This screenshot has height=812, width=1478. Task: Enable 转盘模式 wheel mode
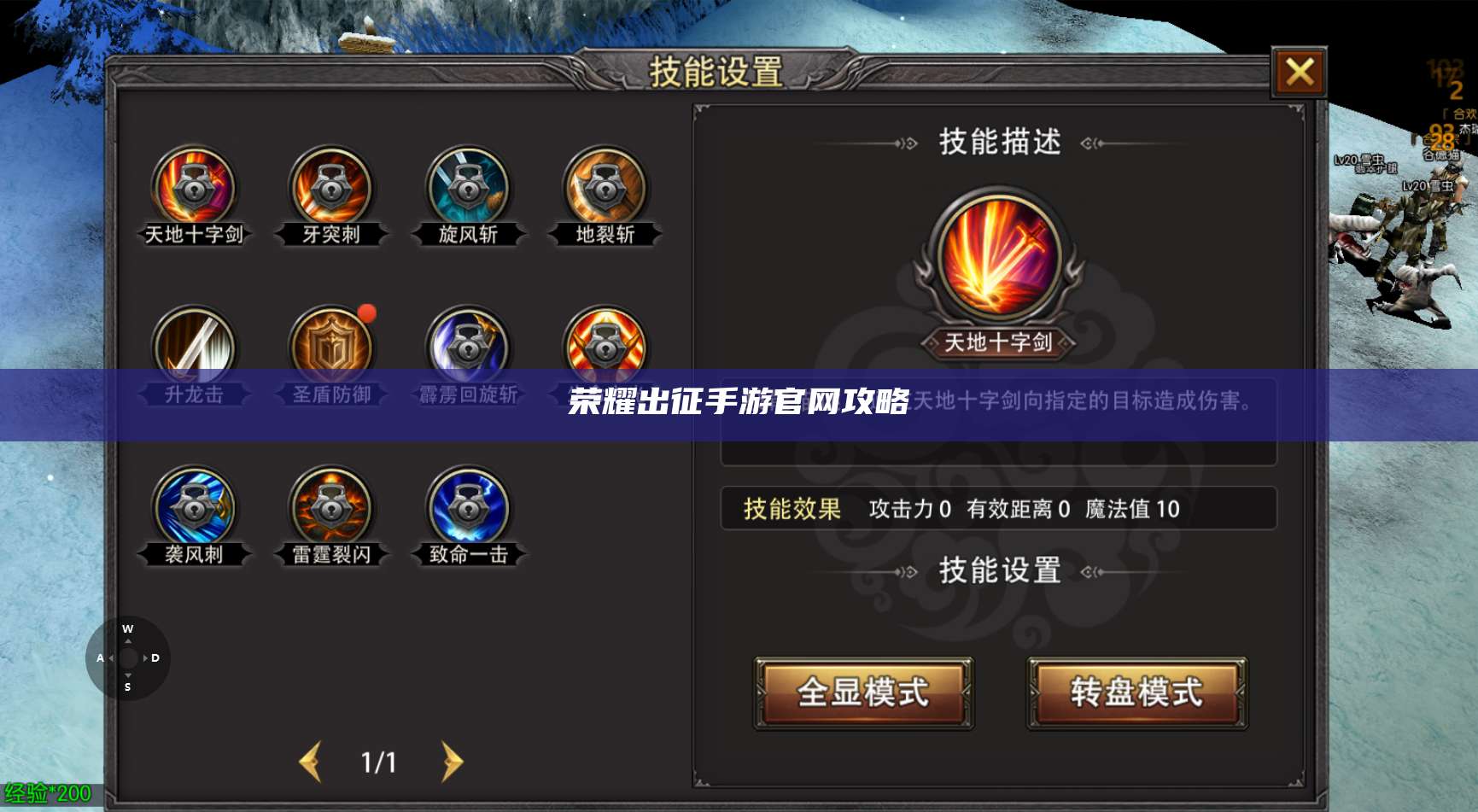point(1136,693)
